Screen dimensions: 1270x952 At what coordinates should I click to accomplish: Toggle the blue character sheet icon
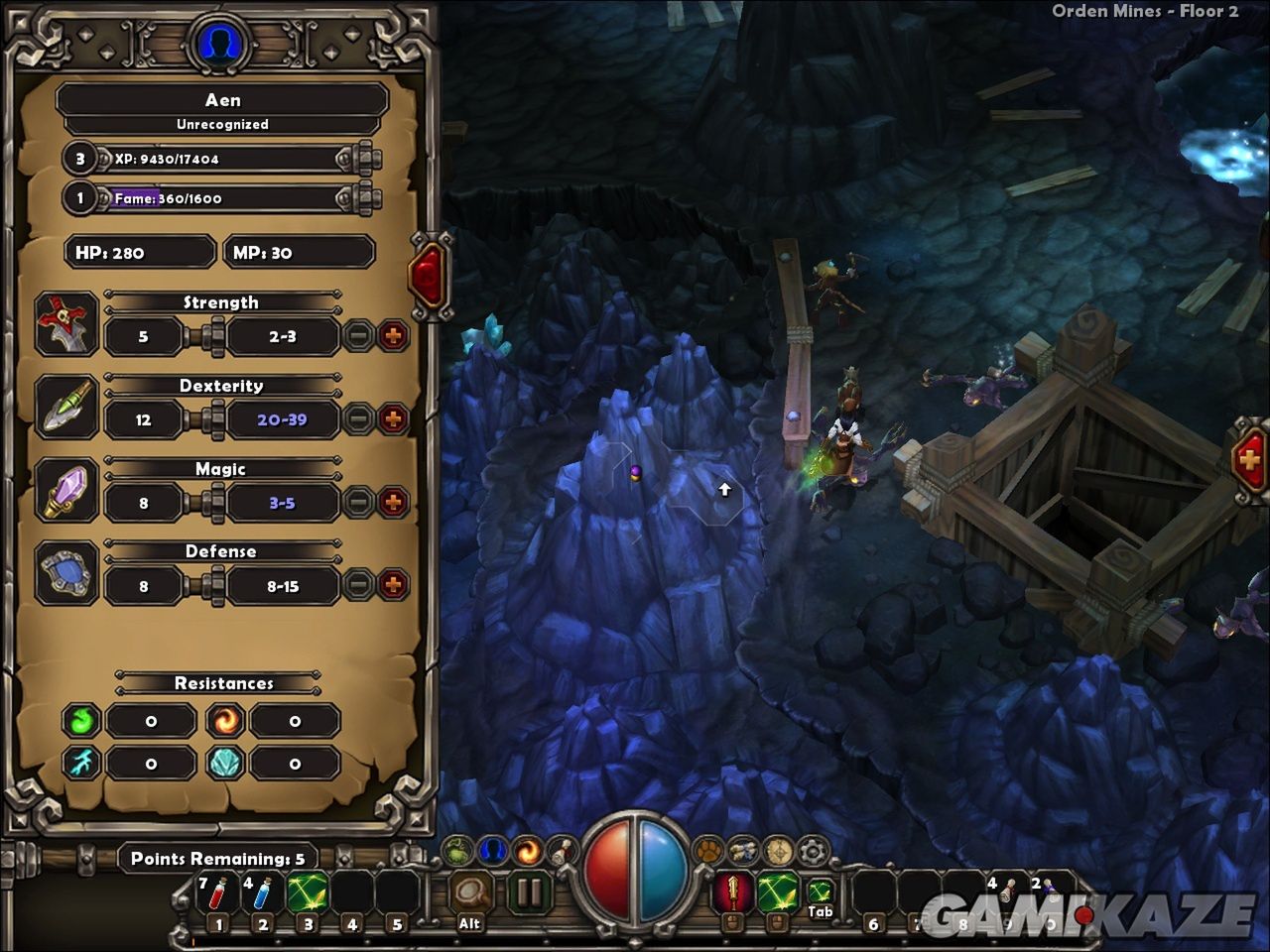click(x=493, y=851)
